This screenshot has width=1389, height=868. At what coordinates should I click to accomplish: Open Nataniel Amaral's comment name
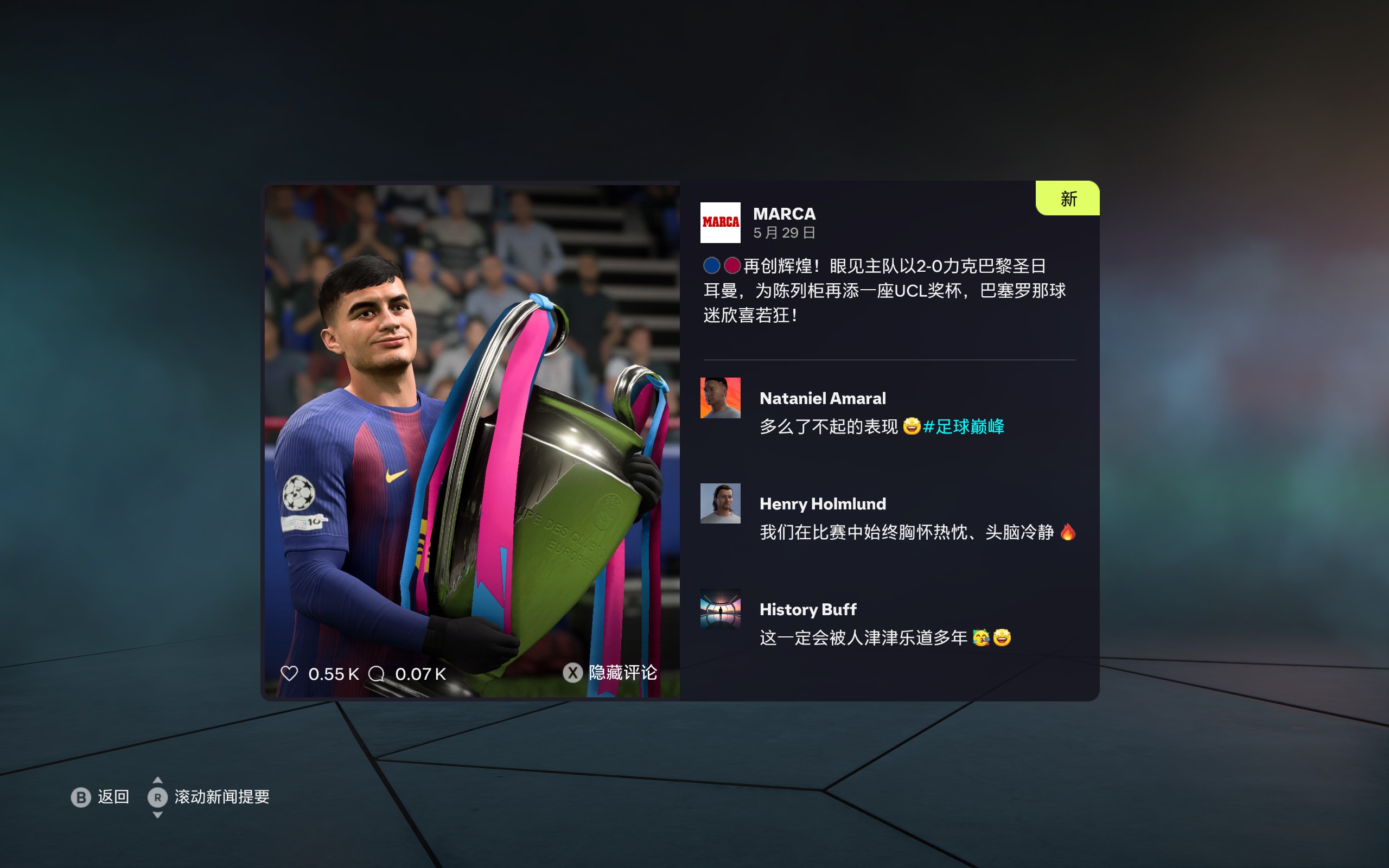coord(822,398)
